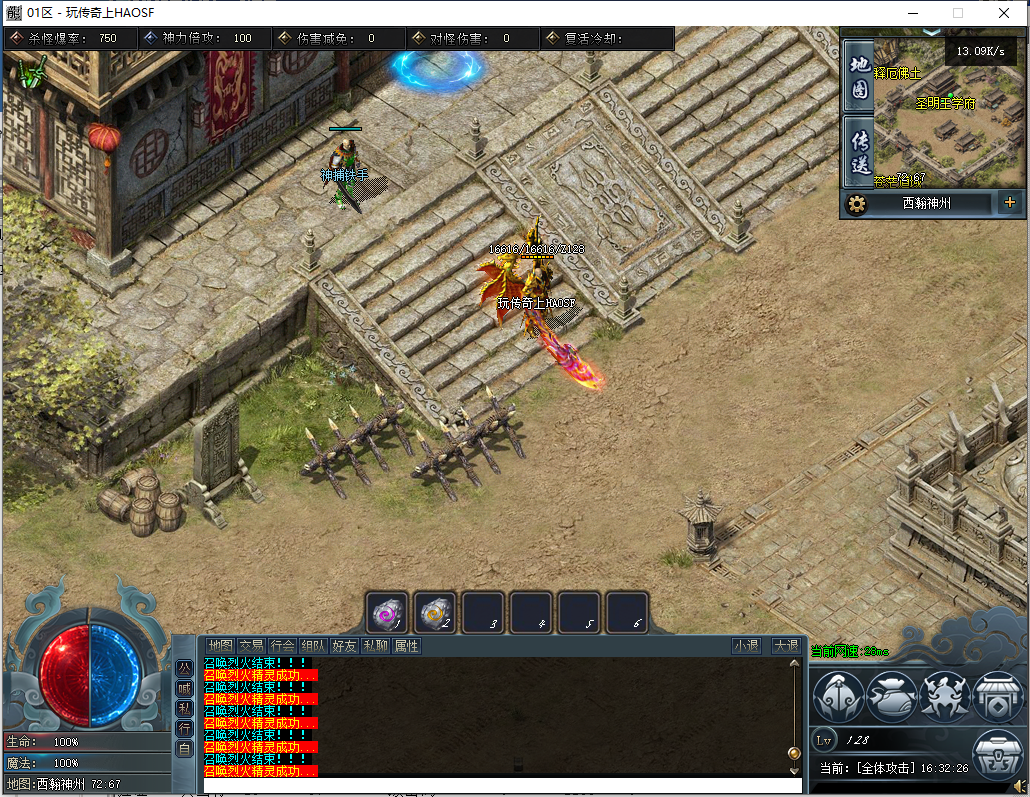The width and height of the screenshot is (1030, 797).
Task: Open the 地图 map button beside minimap
Action: (x=859, y=76)
